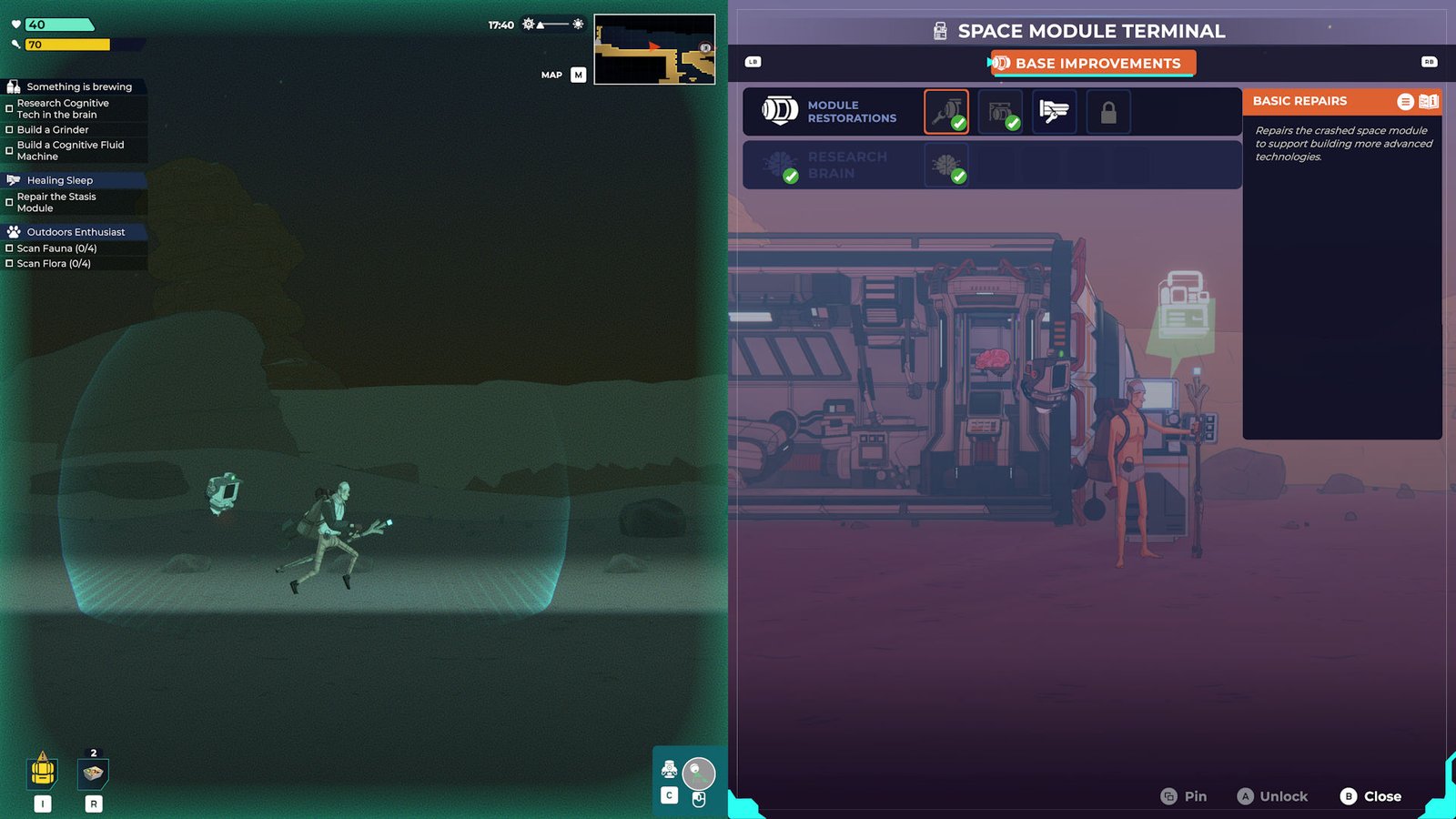Click the Unlock button
This screenshot has width=1456, height=819.
1272,796
